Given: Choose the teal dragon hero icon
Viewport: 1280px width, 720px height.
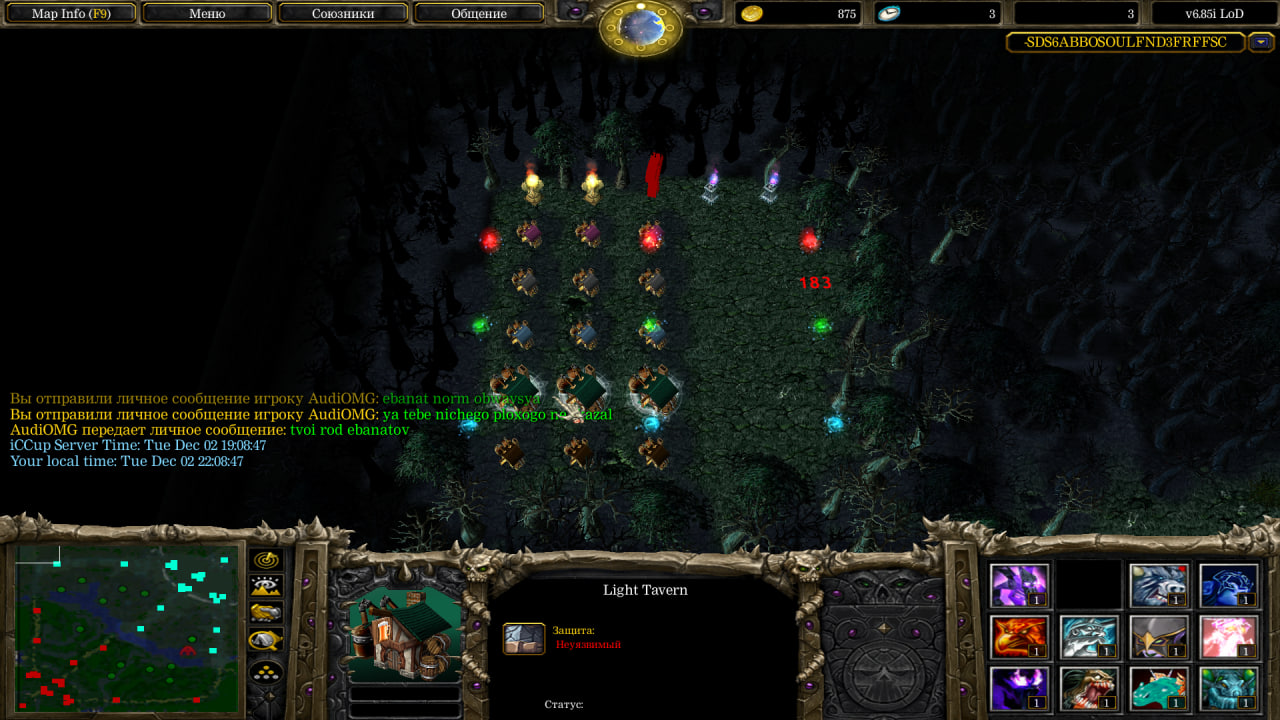Looking at the screenshot, I should point(1160,688).
